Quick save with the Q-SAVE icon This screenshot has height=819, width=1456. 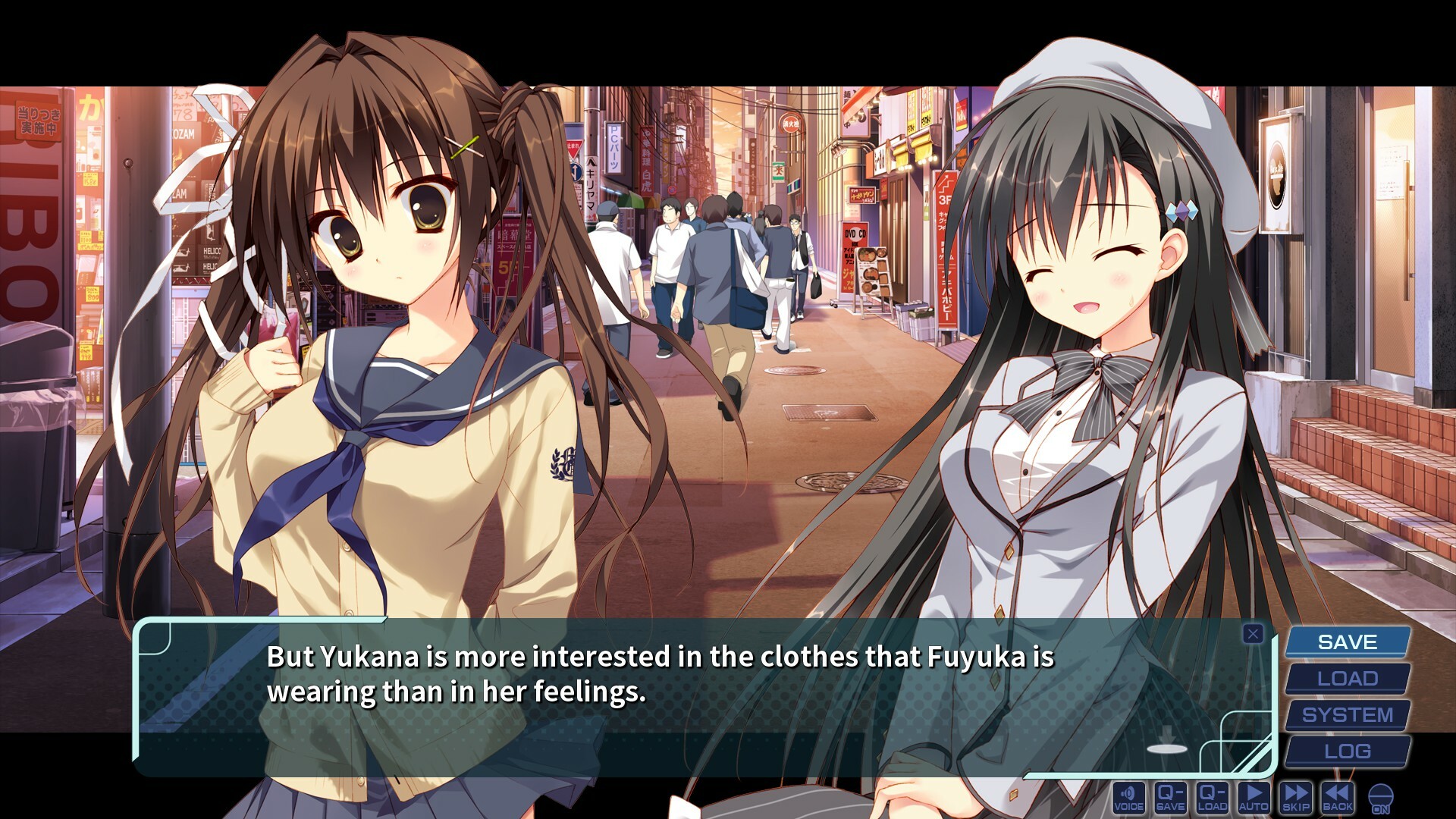coord(1170,797)
